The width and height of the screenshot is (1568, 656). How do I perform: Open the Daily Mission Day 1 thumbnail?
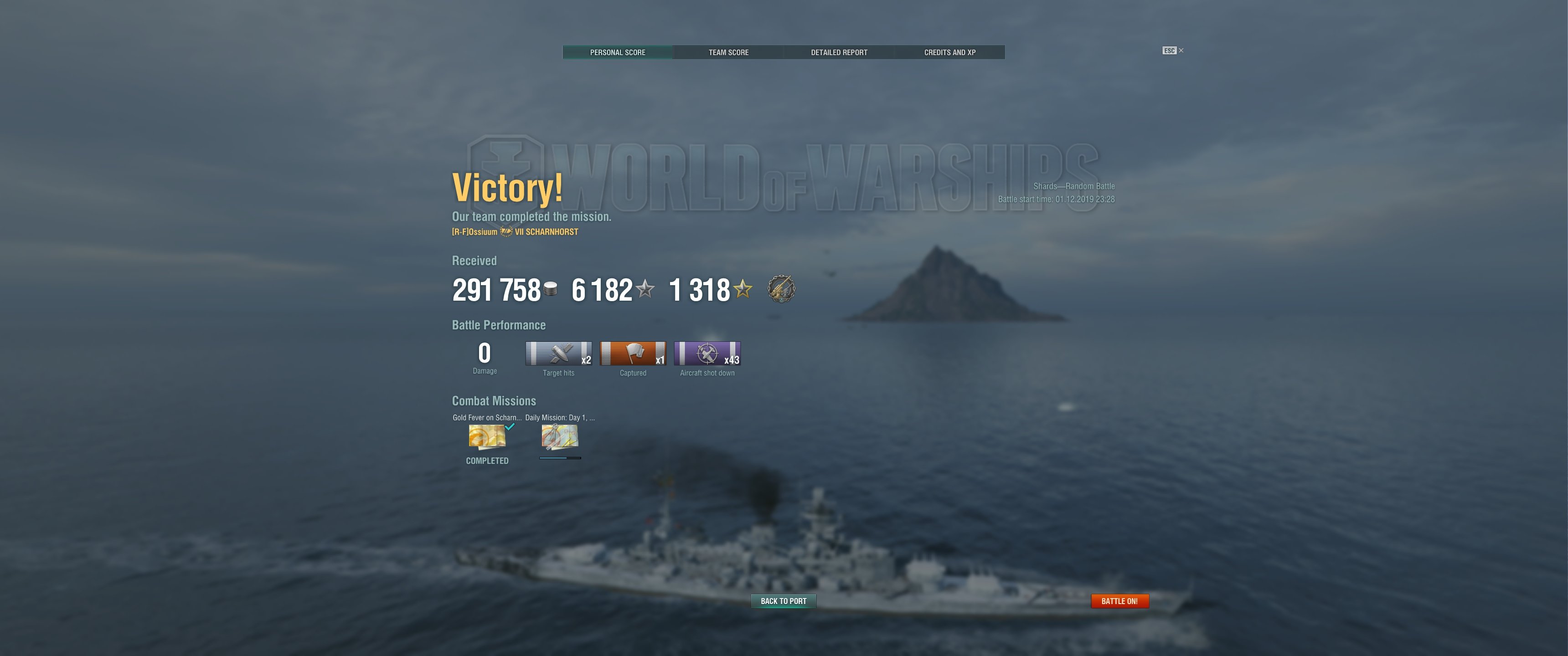click(x=559, y=436)
